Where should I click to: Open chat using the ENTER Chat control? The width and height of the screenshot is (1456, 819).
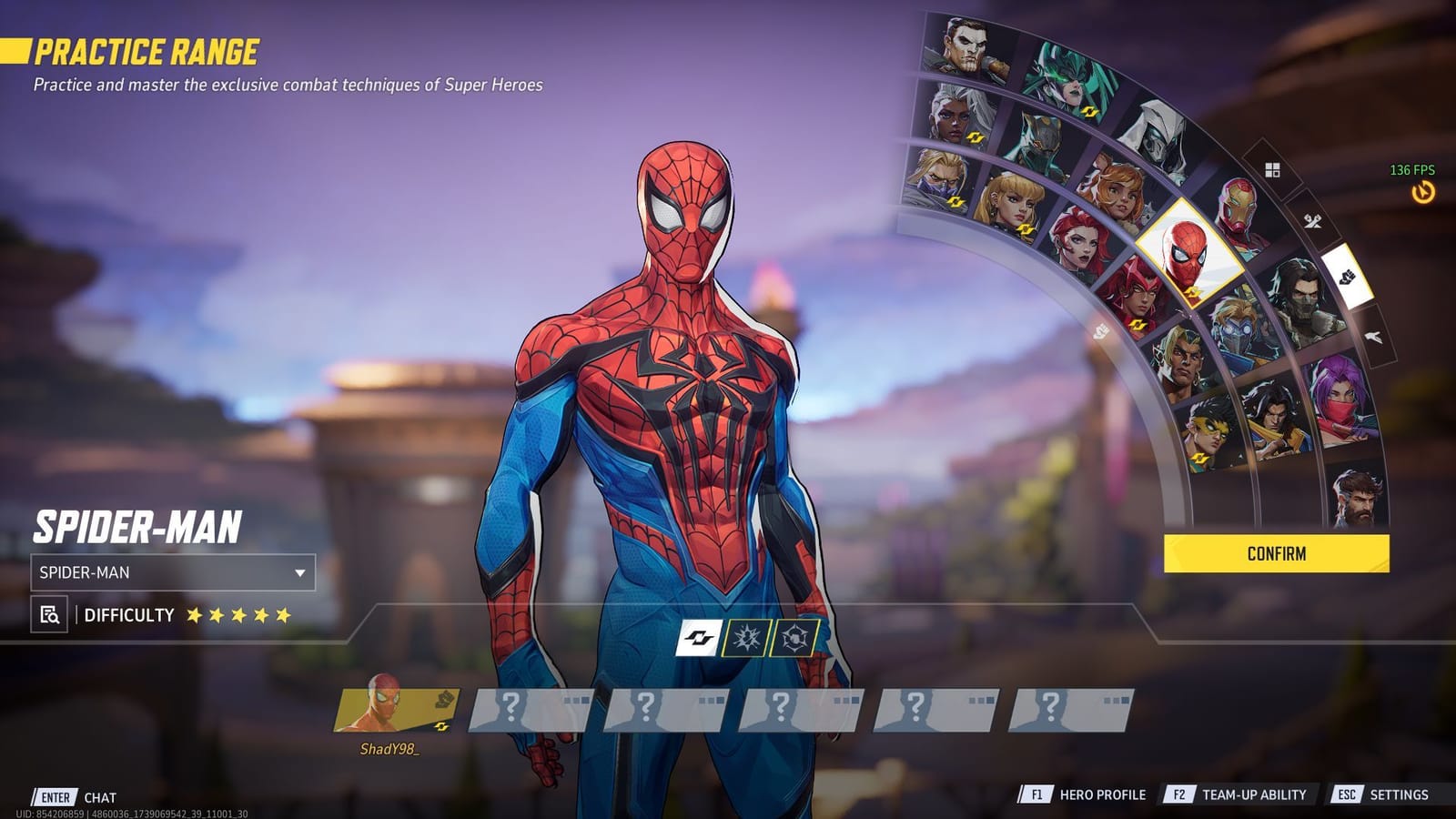click(x=68, y=794)
